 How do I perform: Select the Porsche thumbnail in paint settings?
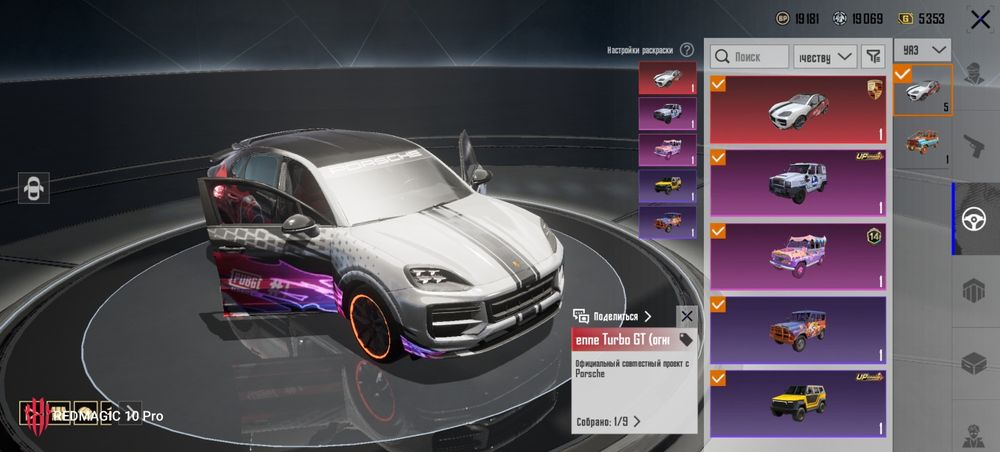tap(667, 78)
